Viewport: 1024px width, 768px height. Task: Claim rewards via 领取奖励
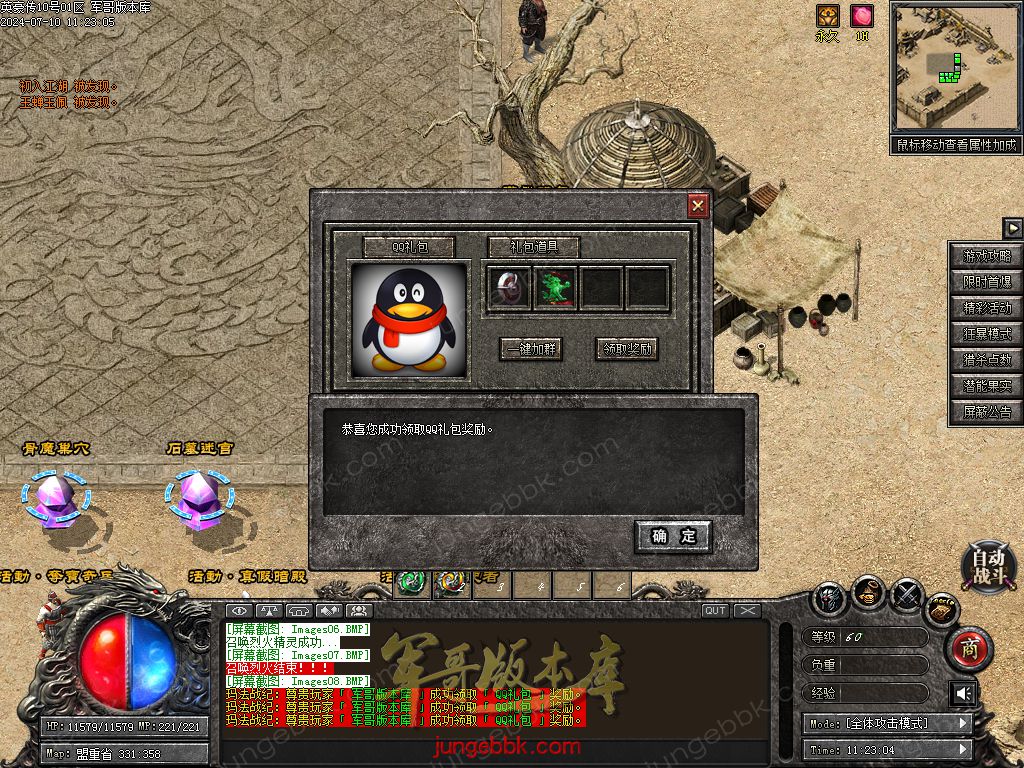[x=627, y=349]
